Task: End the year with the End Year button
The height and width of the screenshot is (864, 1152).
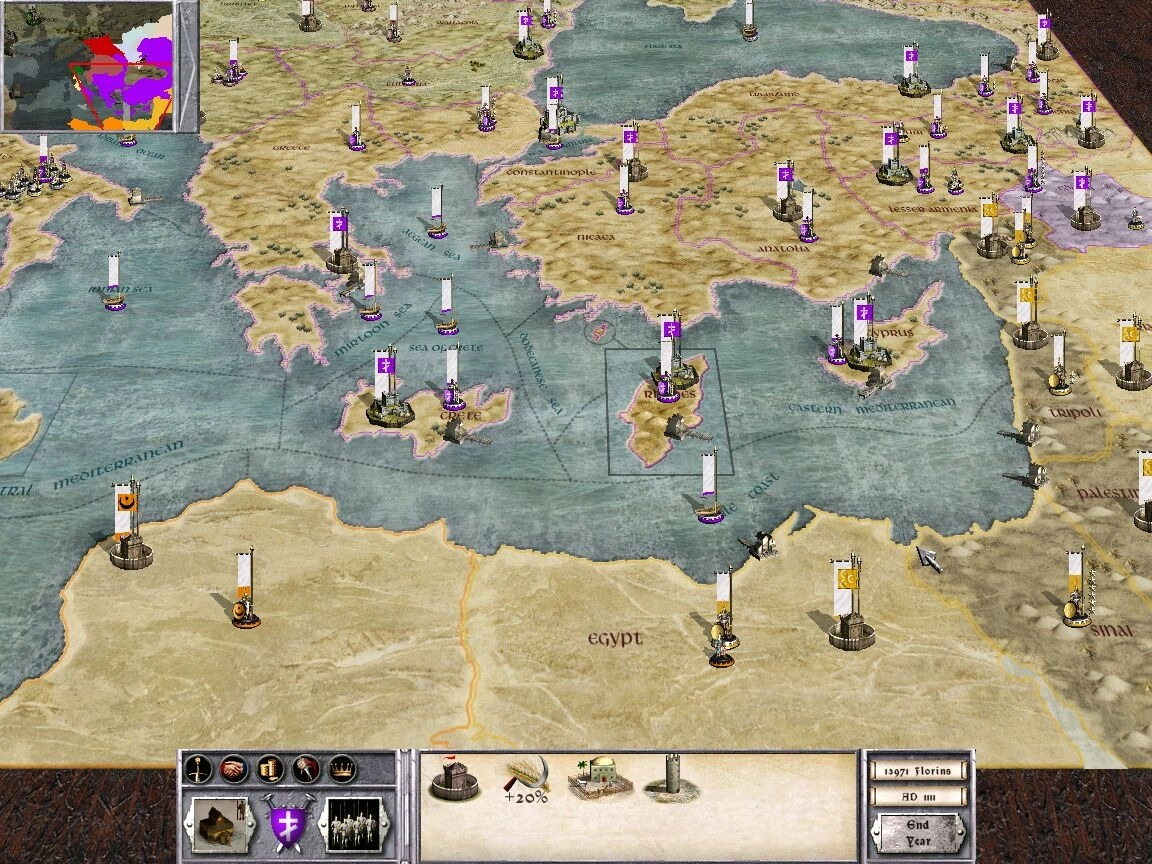Action: (x=919, y=832)
